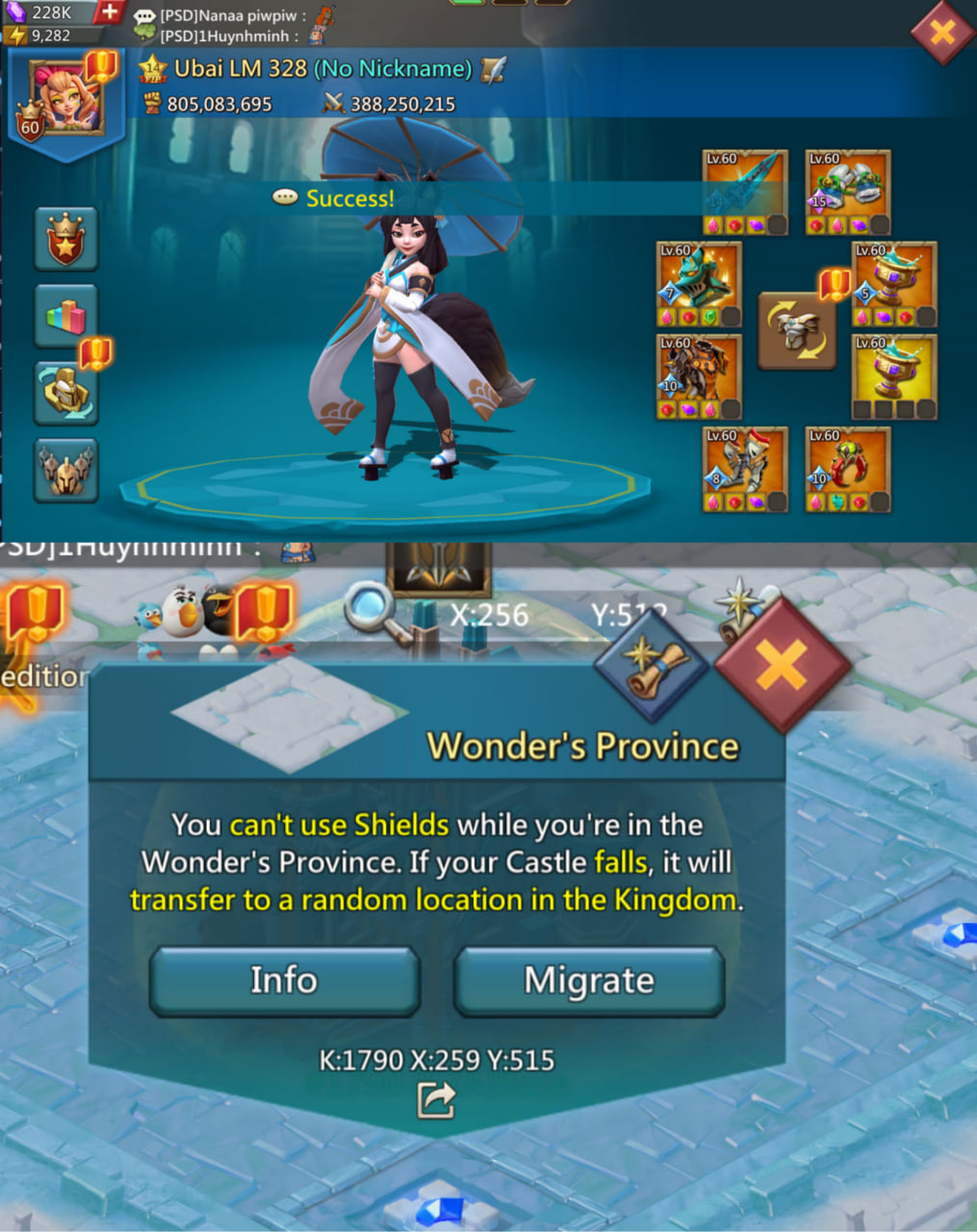Open the golden helmet menu with alert
This screenshot has height=1232, width=977.
point(66,393)
